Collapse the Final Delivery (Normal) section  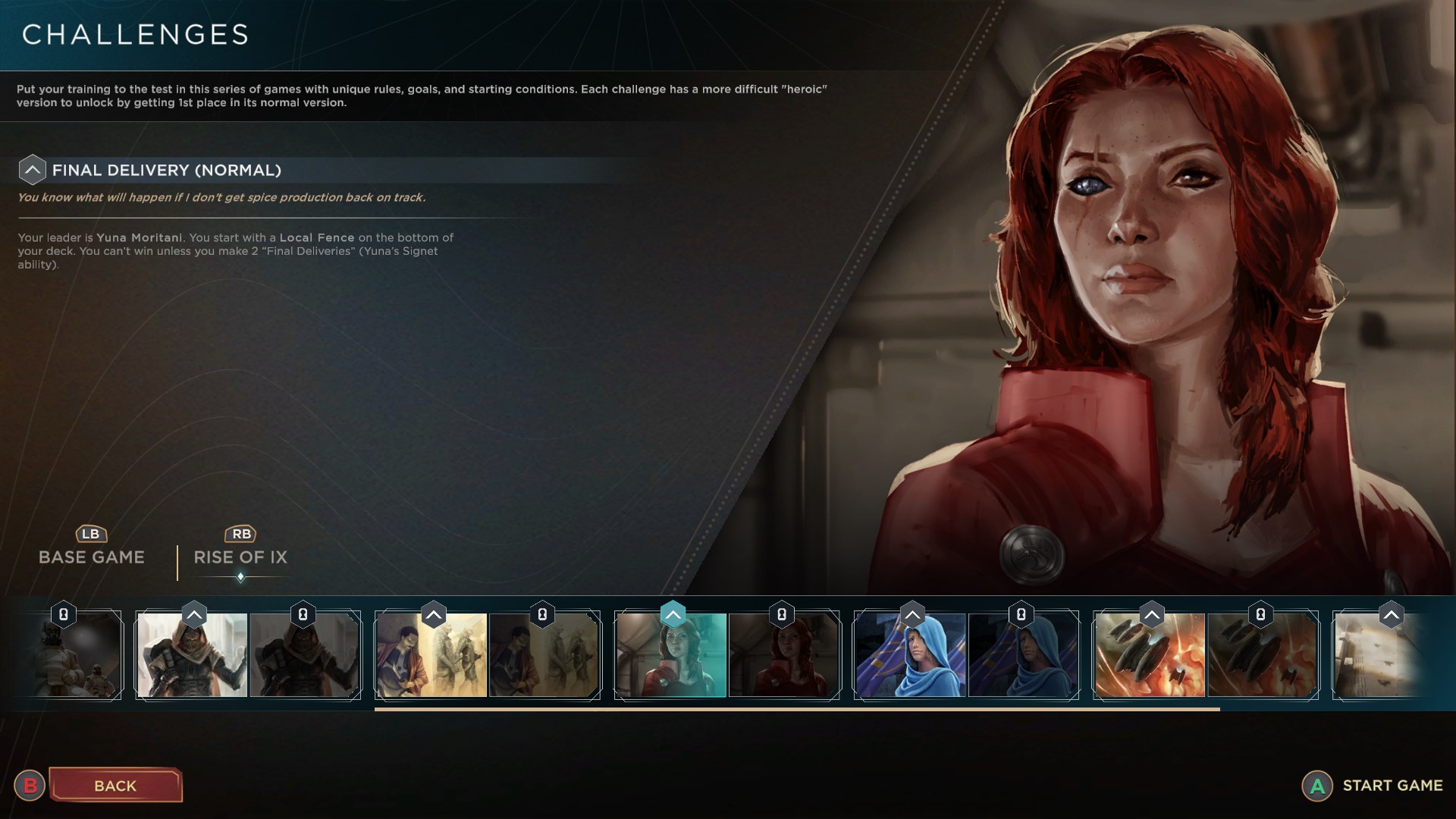pyautogui.click(x=32, y=169)
